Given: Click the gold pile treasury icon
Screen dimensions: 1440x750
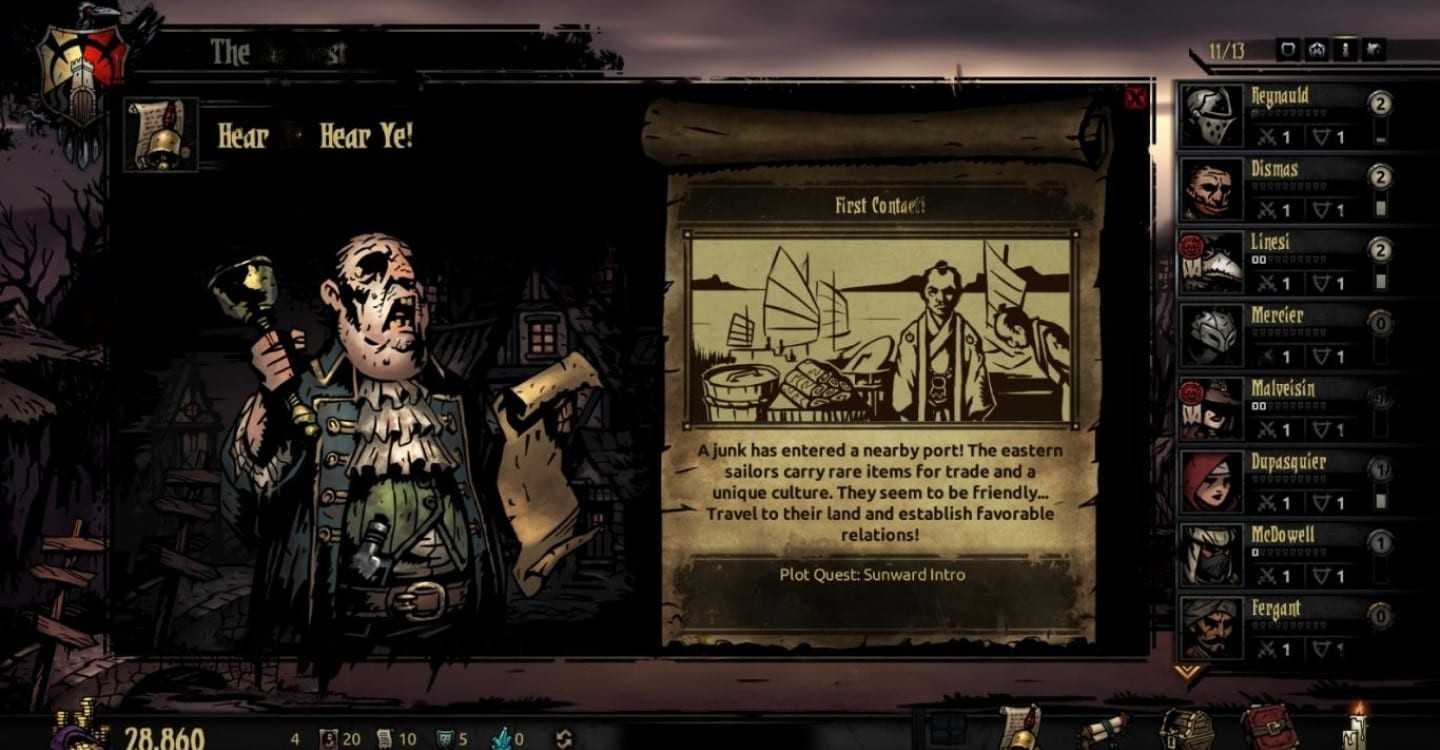Looking at the screenshot, I should tap(82, 727).
